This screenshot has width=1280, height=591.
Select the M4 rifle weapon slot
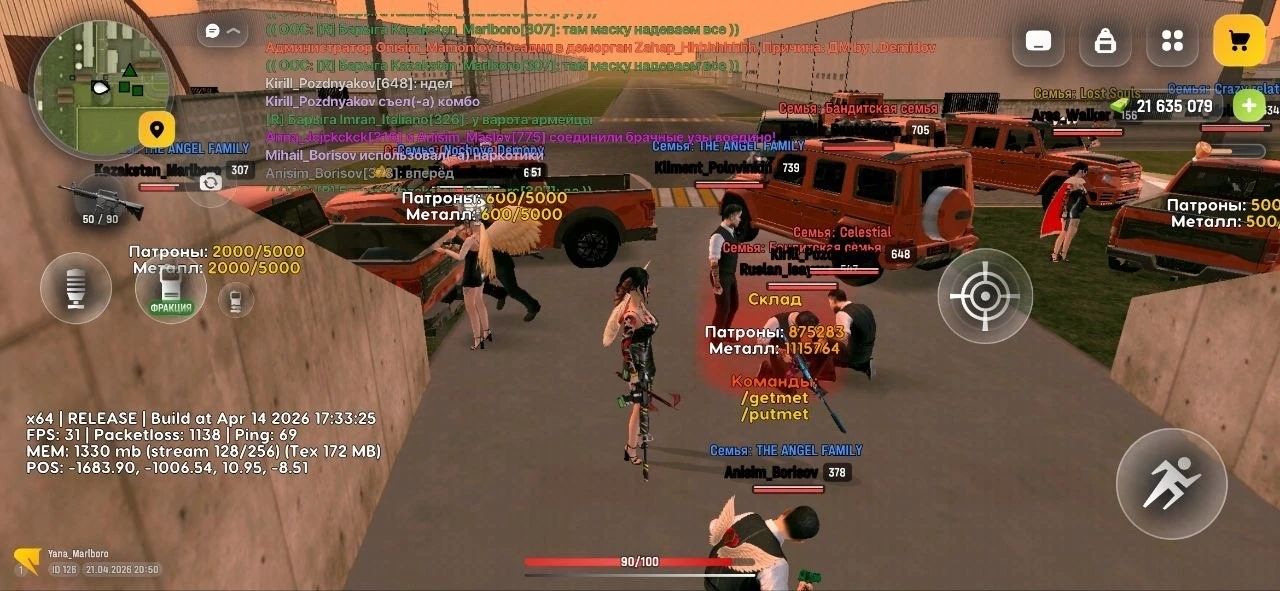tap(100, 201)
